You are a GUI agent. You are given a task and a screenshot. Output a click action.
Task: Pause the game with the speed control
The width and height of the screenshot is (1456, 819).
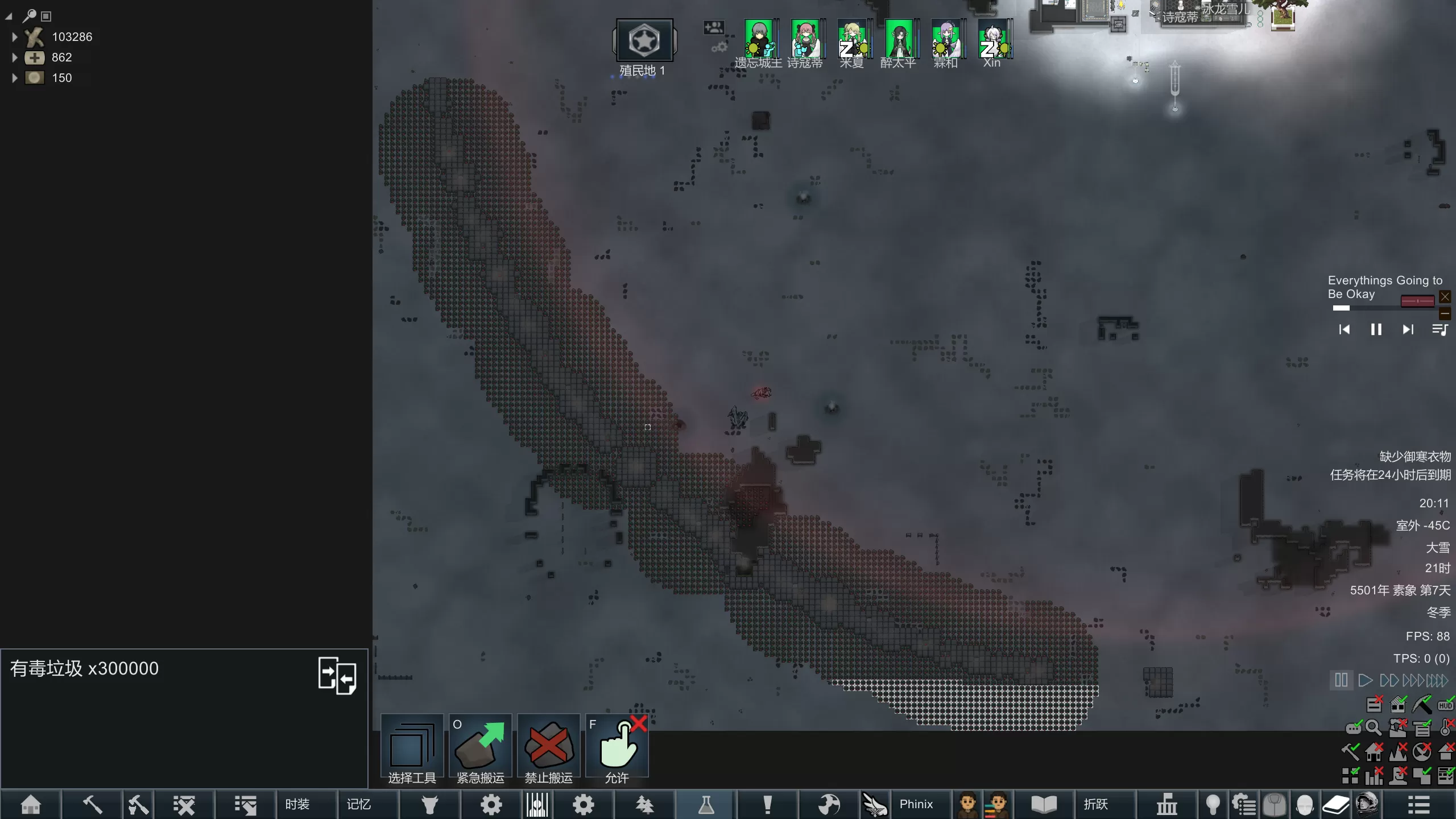point(1341,680)
